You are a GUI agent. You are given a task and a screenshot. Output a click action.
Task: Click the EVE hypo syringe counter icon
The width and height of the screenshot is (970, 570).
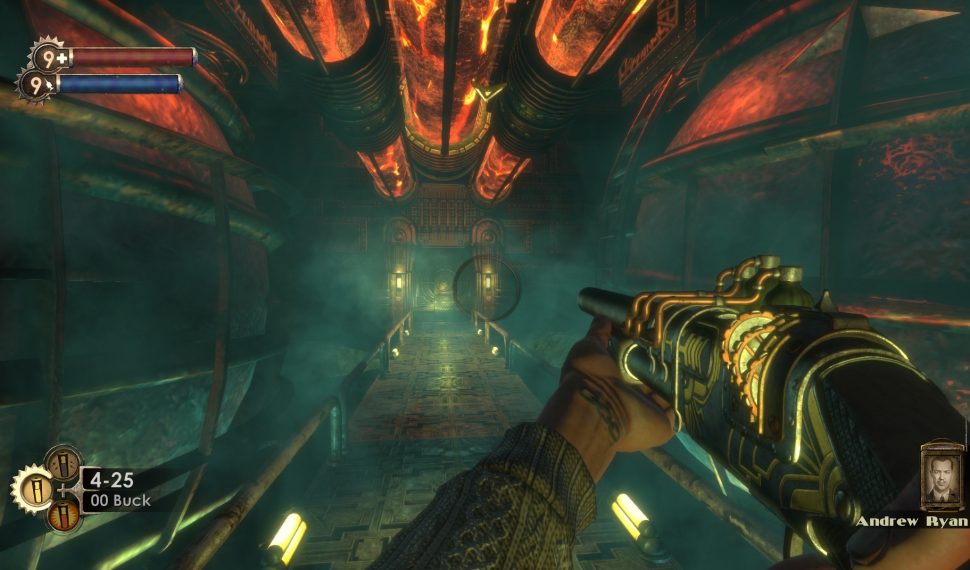(34, 84)
